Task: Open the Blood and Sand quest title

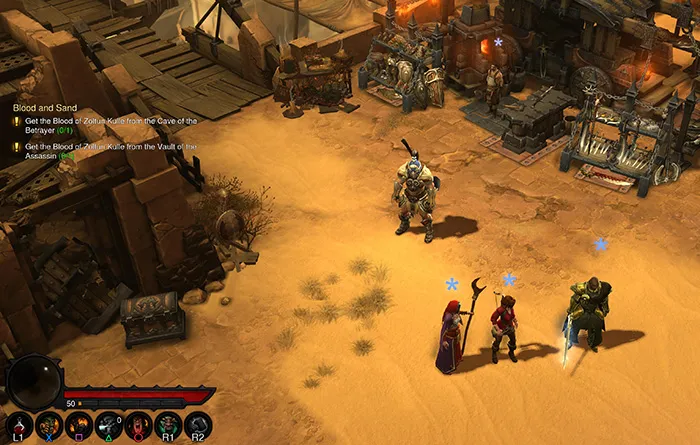Action: (43, 105)
